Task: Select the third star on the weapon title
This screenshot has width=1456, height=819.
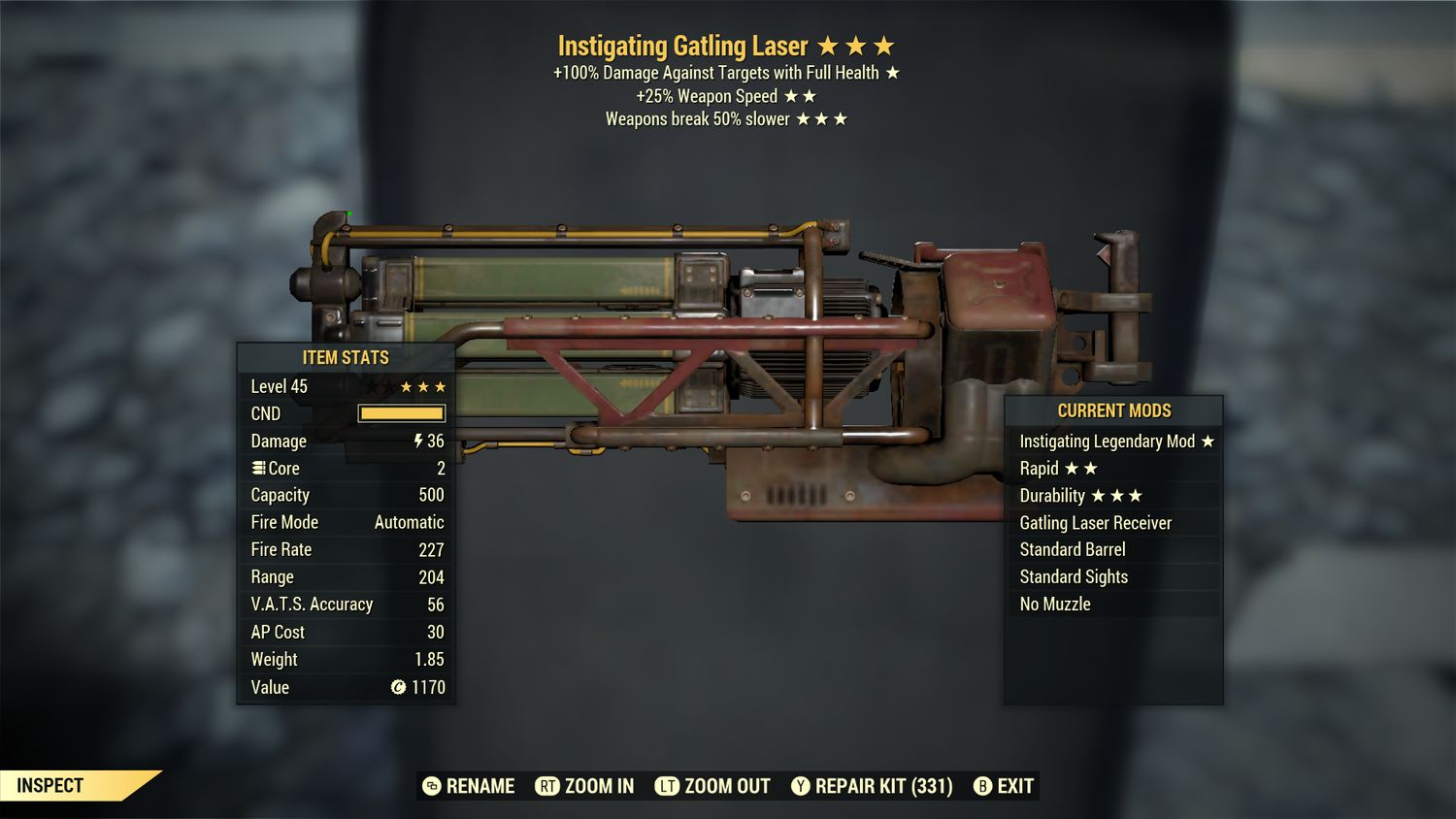Action: point(885,45)
